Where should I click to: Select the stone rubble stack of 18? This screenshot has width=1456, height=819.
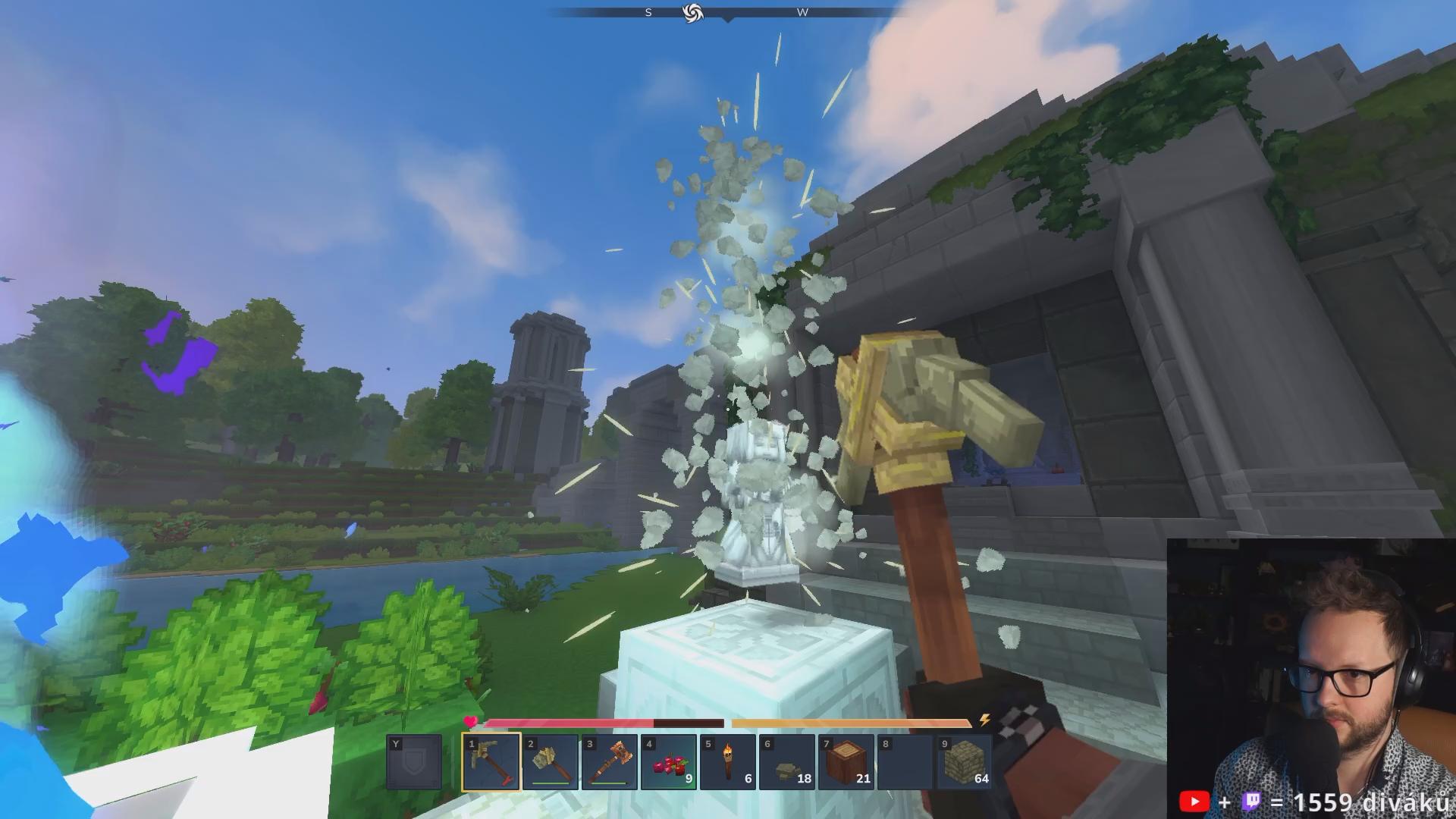point(786,762)
